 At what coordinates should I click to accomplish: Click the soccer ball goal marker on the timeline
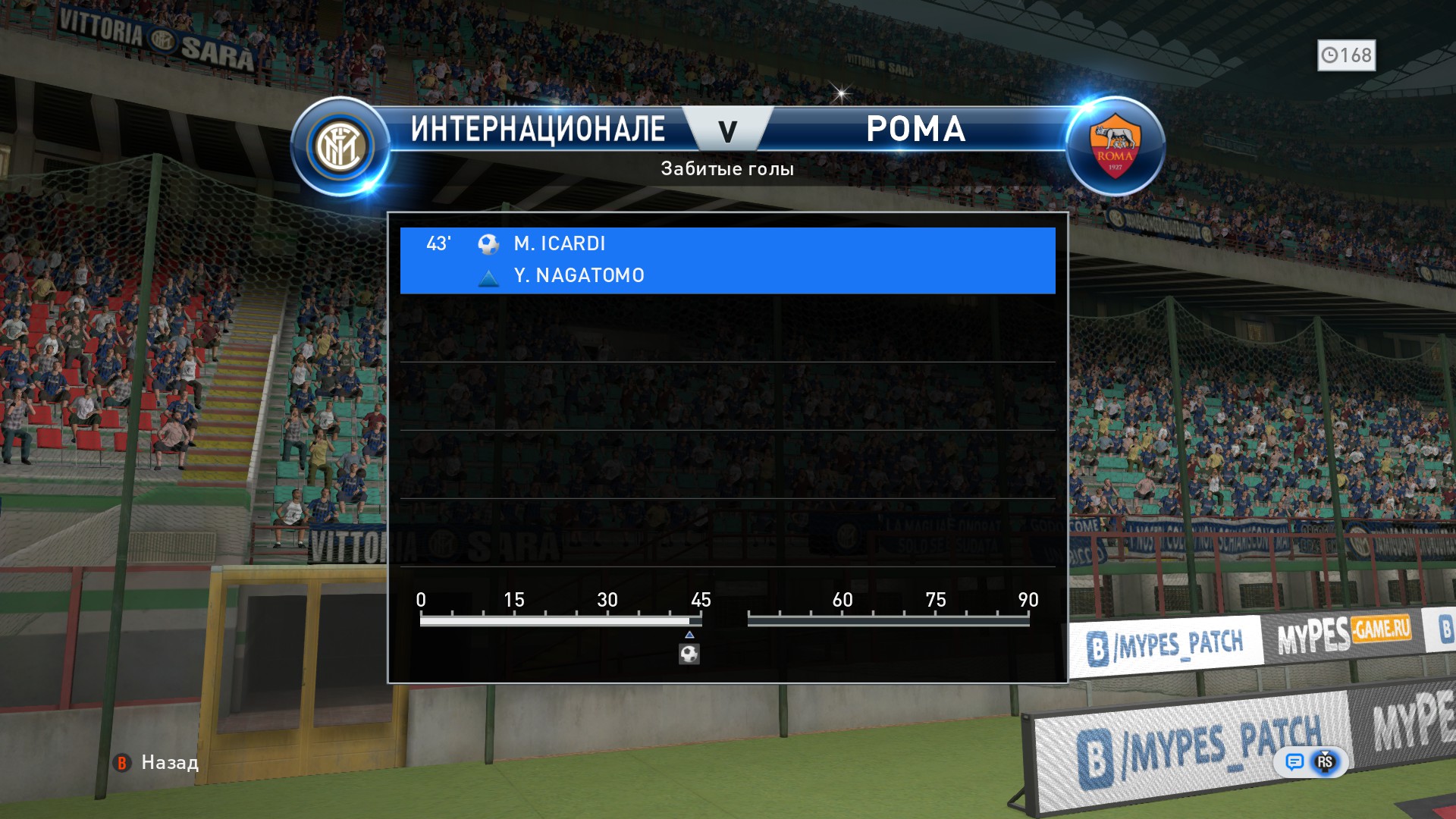pyautogui.click(x=689, y=654)
